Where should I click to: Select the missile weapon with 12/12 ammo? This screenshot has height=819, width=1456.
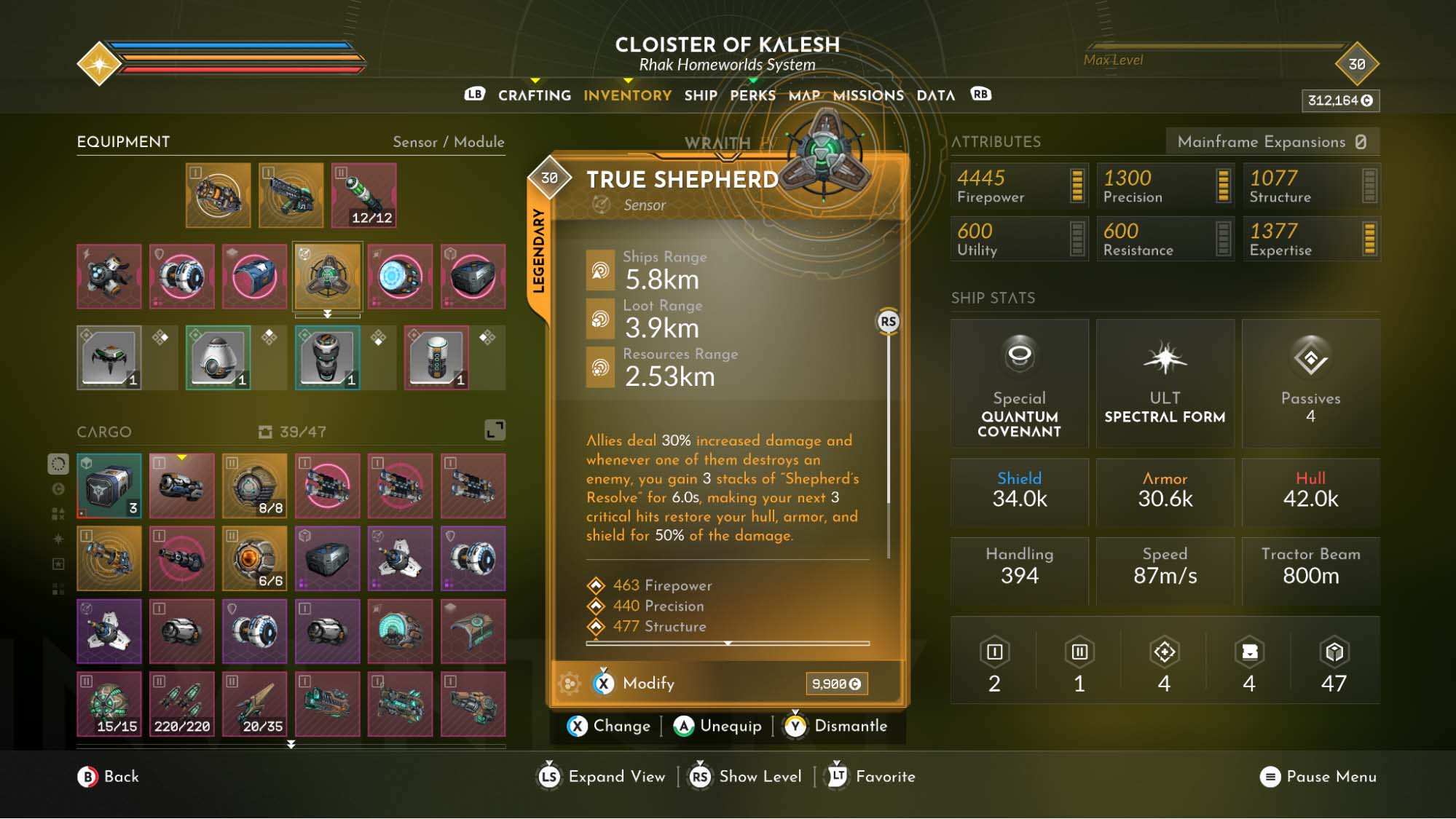click(363, 195)
